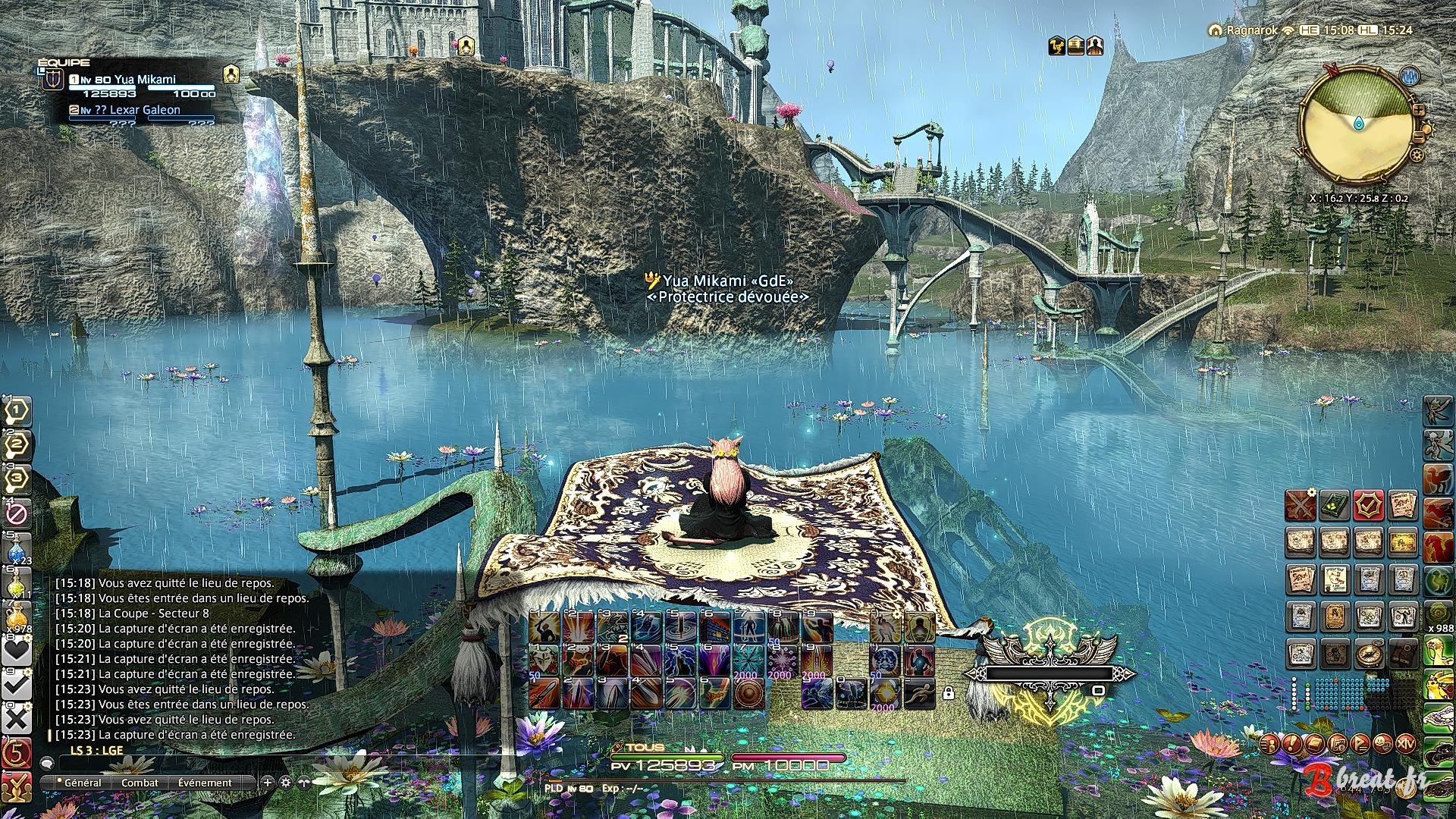Add a new chat tab with plus button
The image size is (1456, 819).
pyautogui.click(x=267, y=782)
